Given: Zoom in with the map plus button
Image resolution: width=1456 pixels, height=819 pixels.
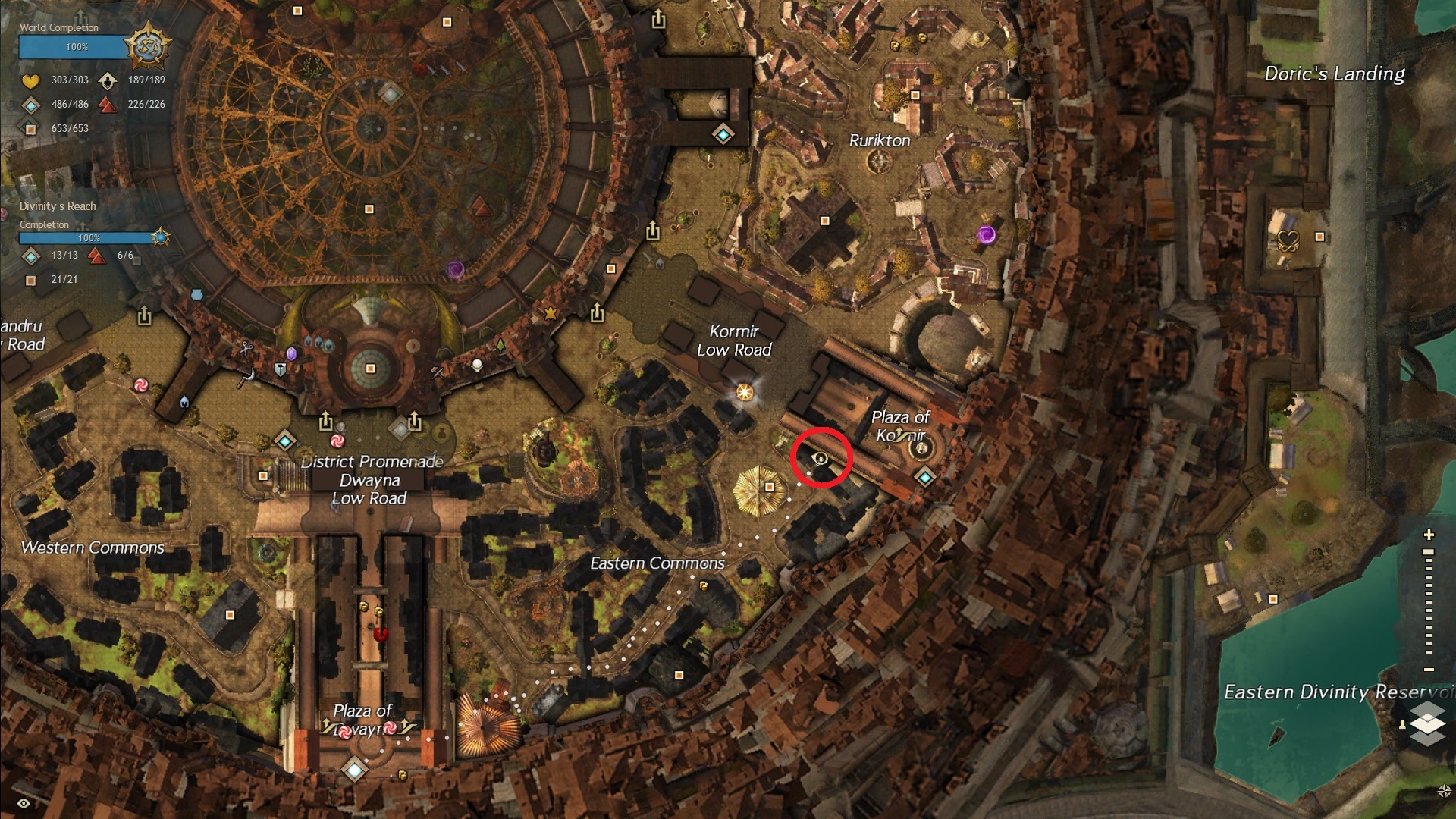Looking at the screenshot, I should [x=1429, y=535].
